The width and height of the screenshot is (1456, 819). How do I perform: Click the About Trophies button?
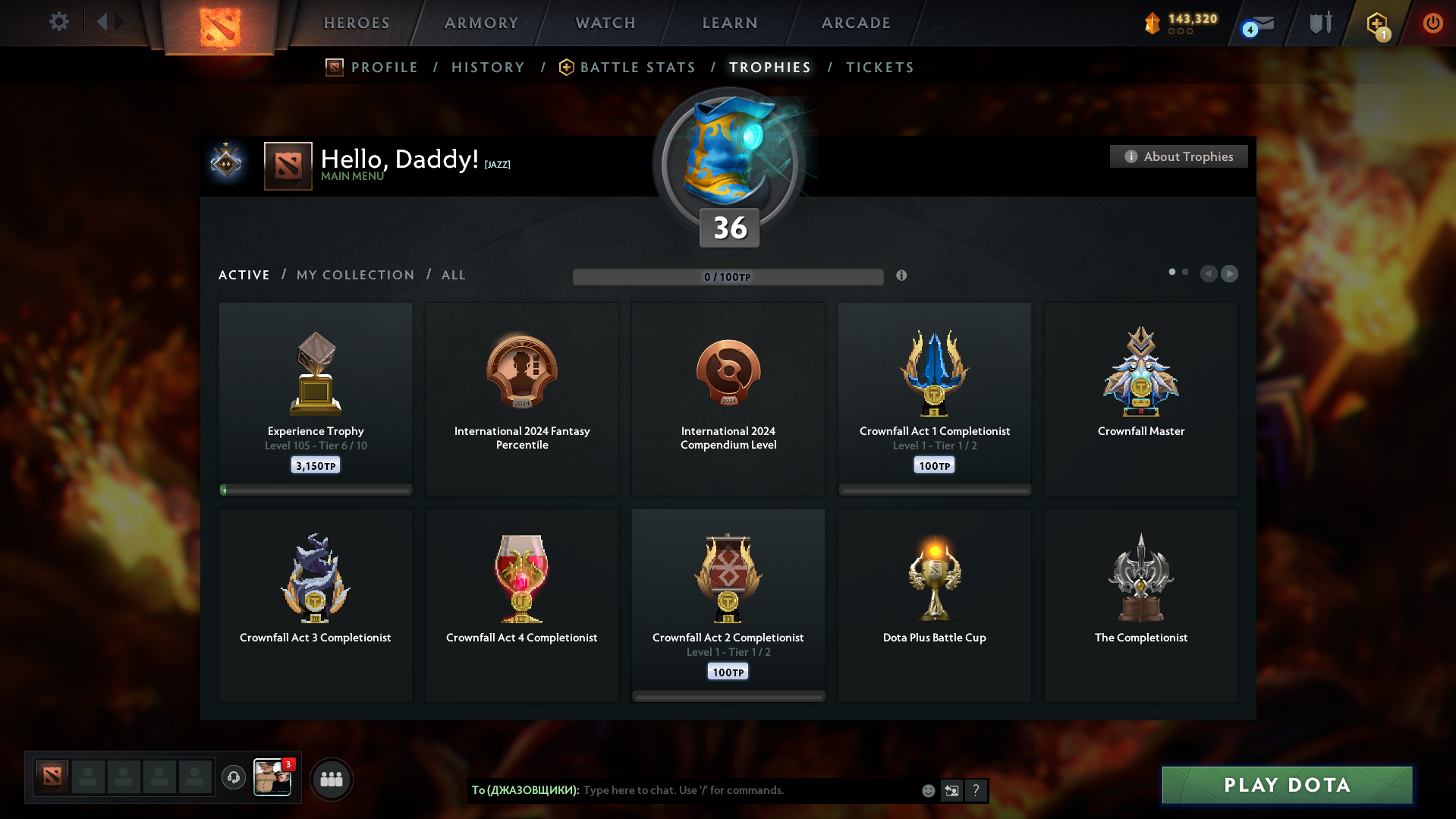pos(1178,156)
